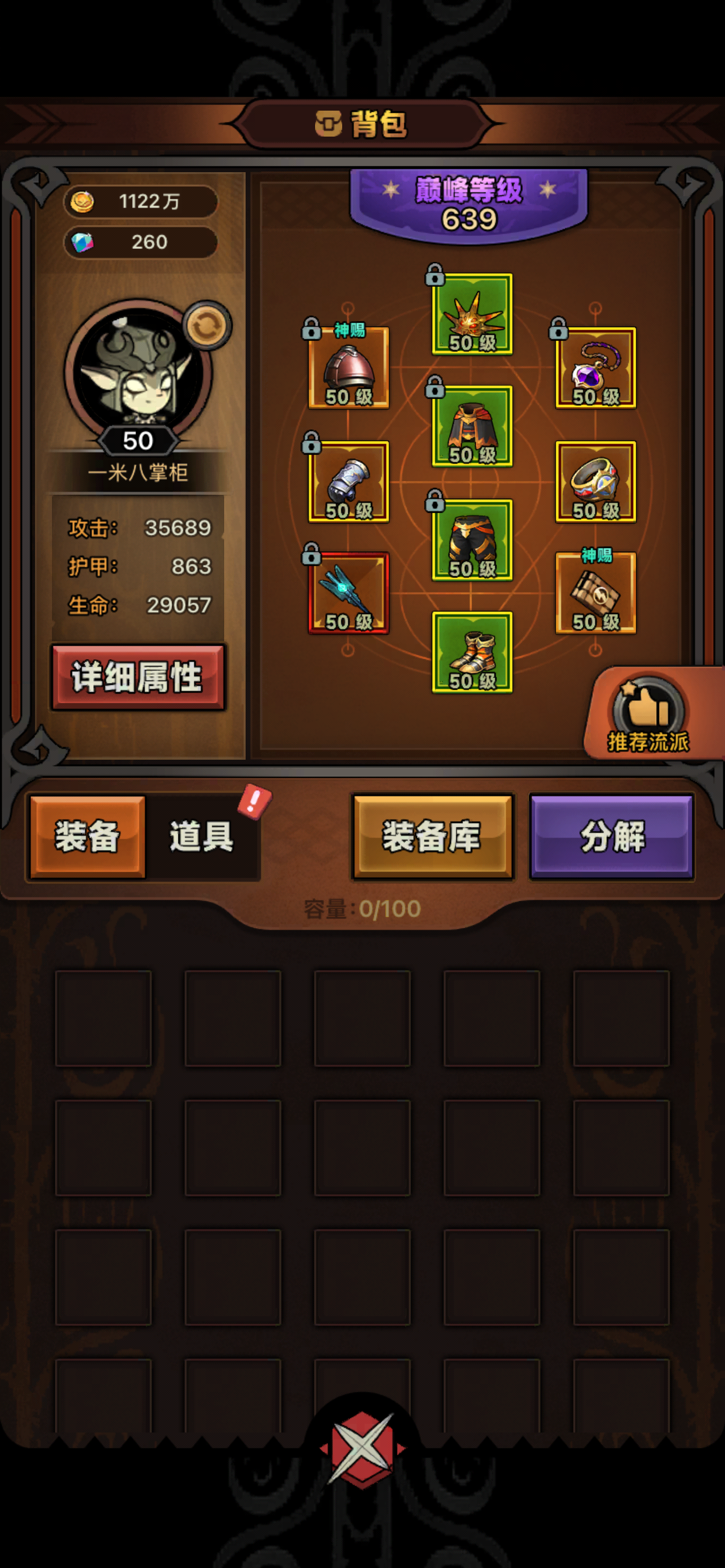725x1568 pixels.
Task: Click the gauntlet equipment slot
Action: click(x=350, y=481)
